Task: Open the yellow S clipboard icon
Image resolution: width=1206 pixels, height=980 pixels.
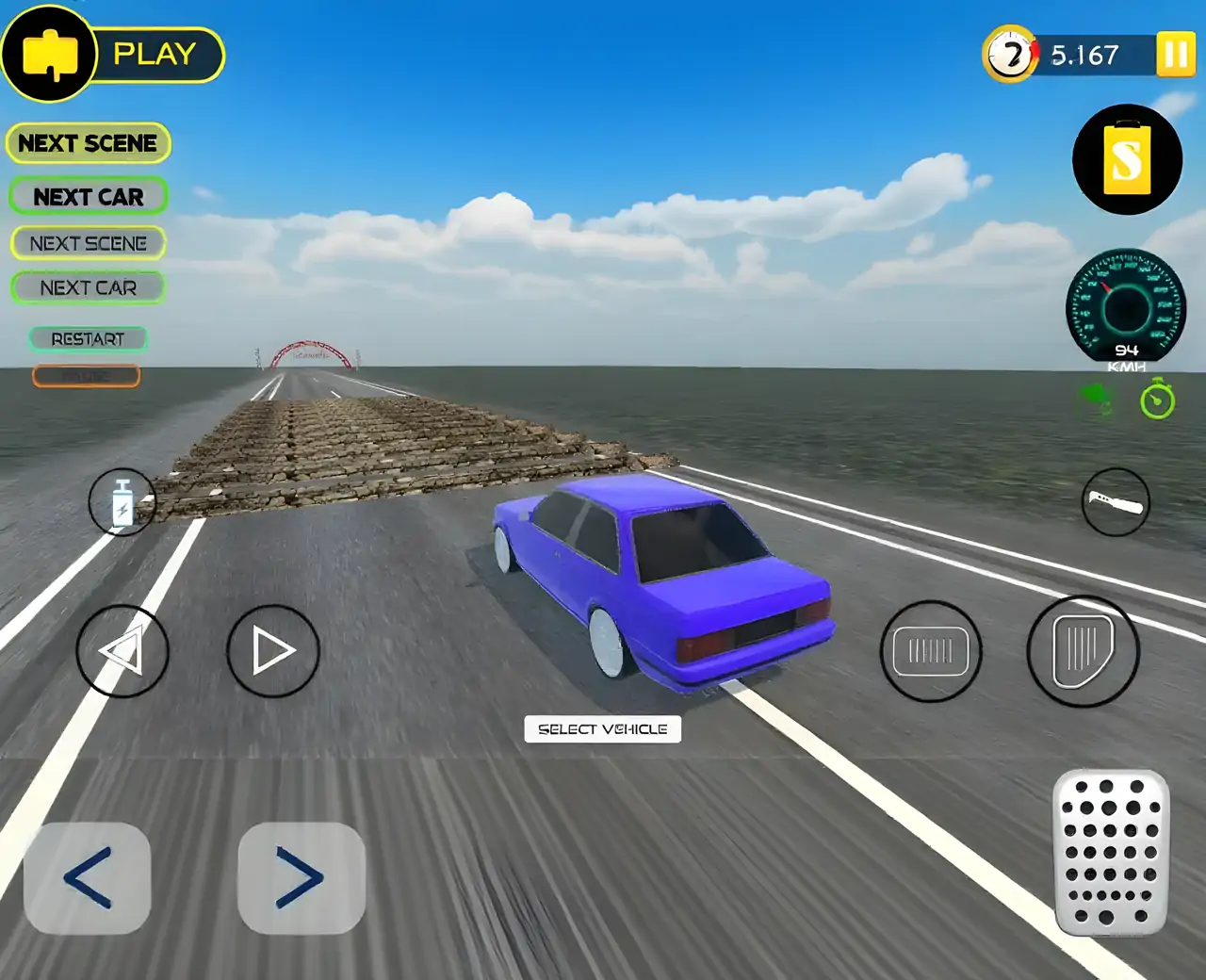Action: (1127, 159)
